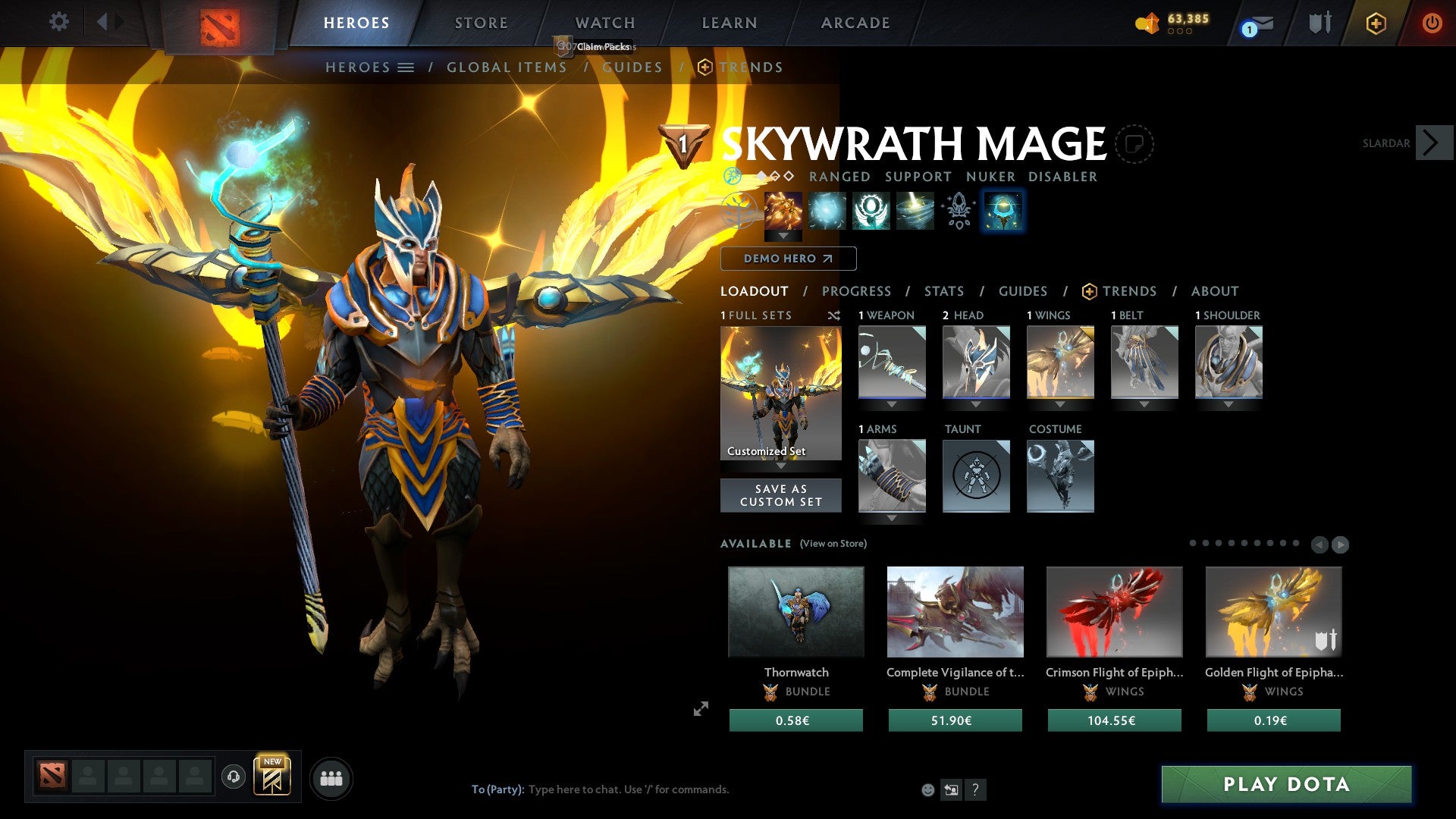Expand the Weapon item dropdown arrow
1456x819 pixels.
pos(891,404)
